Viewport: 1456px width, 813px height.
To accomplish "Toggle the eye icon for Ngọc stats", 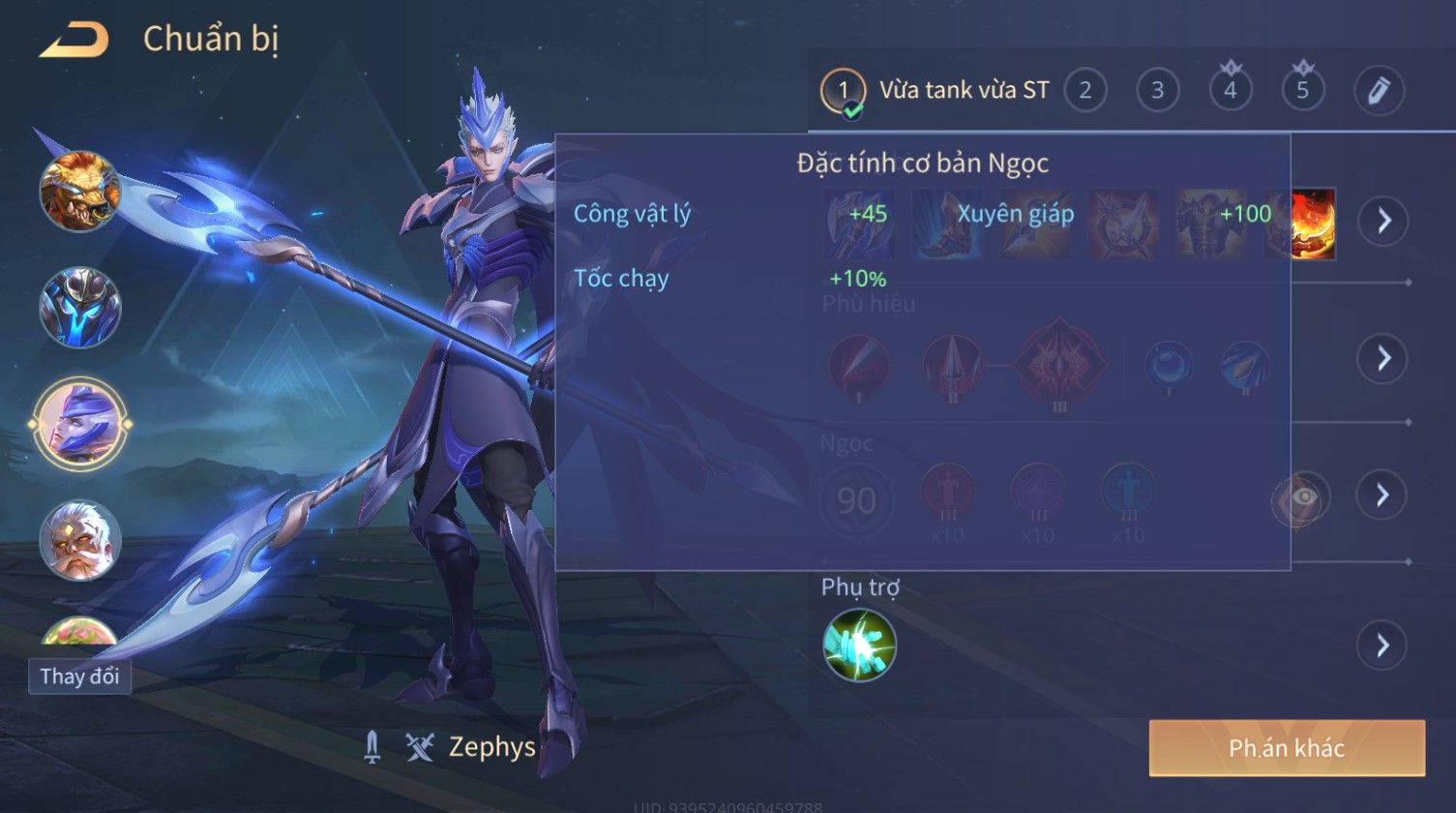I will pos(1303,497).
